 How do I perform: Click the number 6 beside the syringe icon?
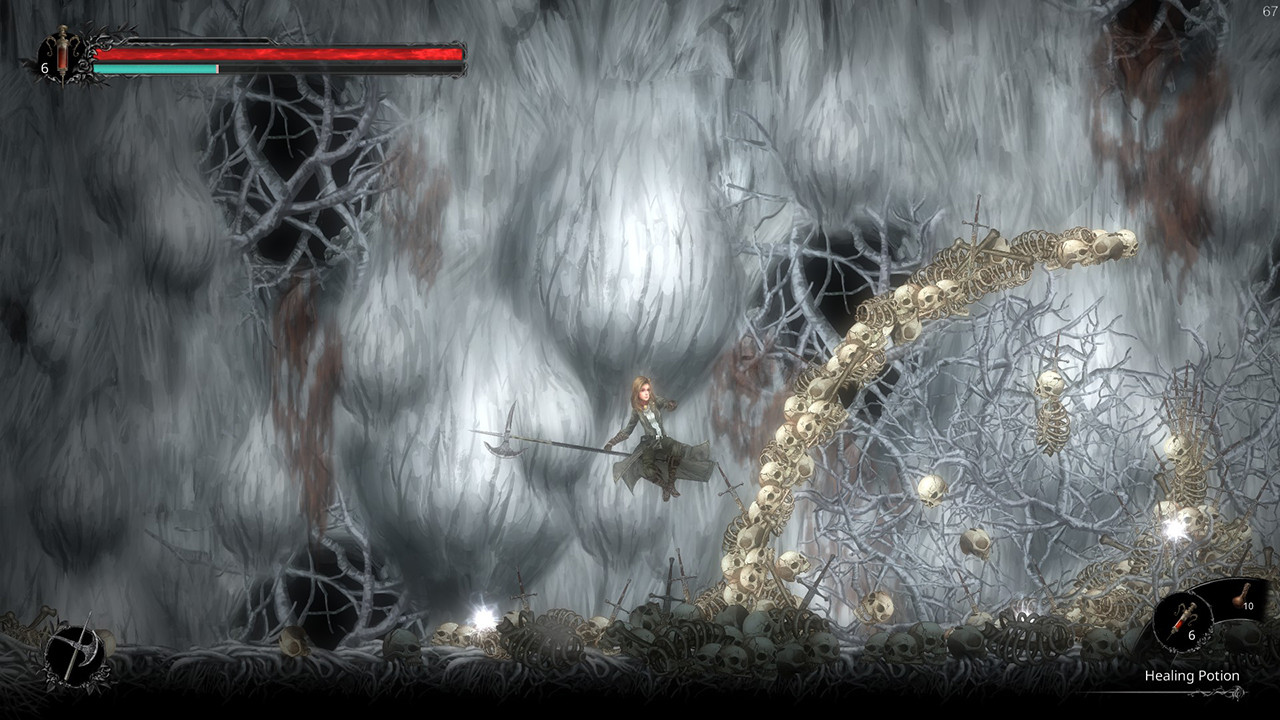pyautogui.click(x=44, y=68)
